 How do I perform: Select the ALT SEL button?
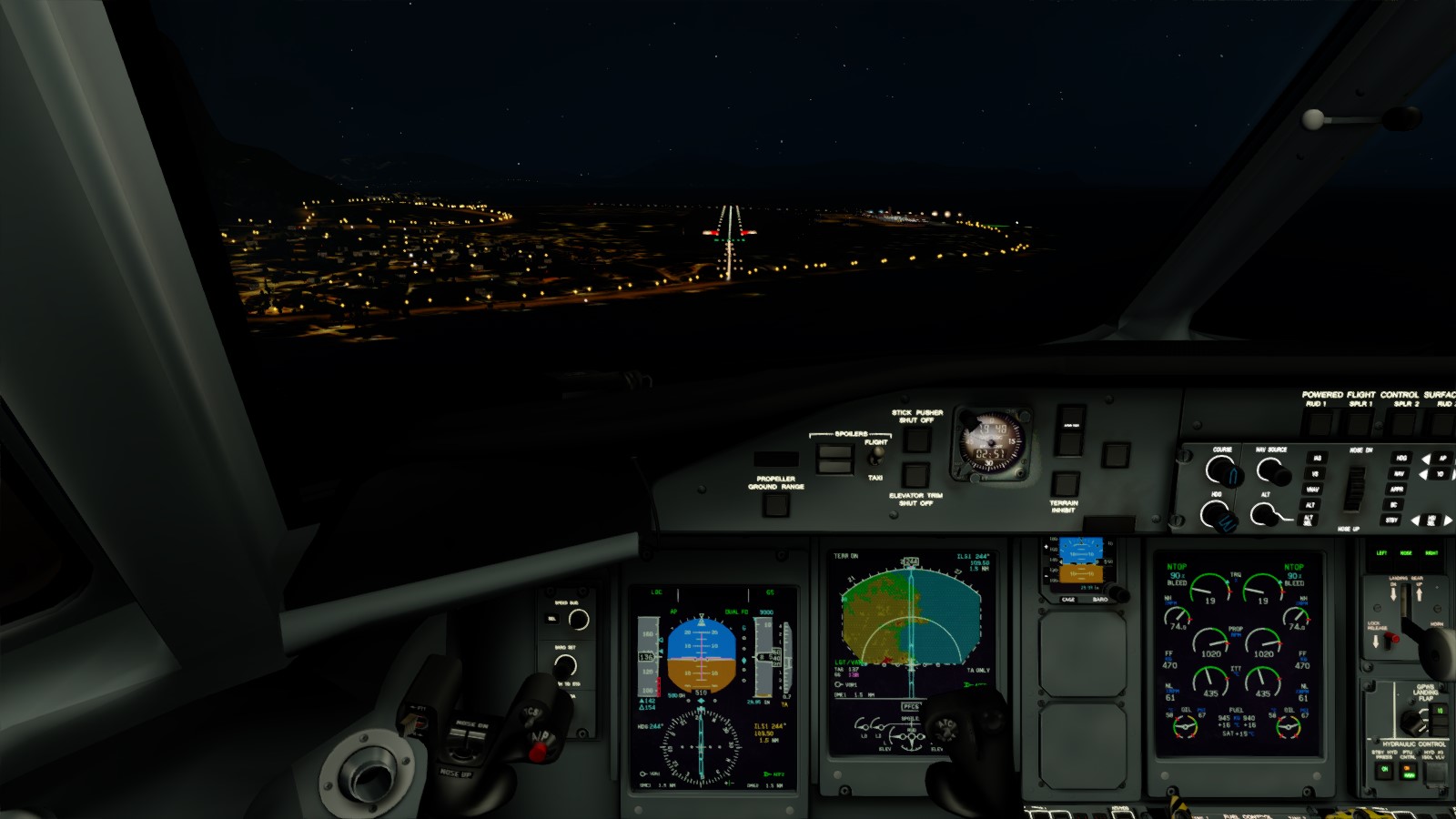[1309, 521]
